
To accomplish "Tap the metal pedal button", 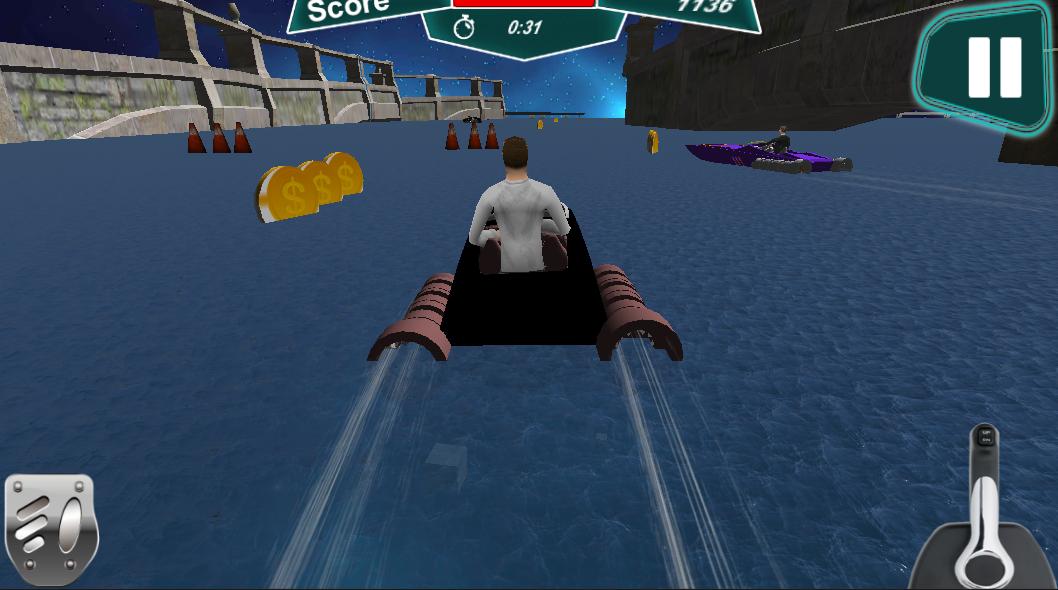I will coord(50,529).
